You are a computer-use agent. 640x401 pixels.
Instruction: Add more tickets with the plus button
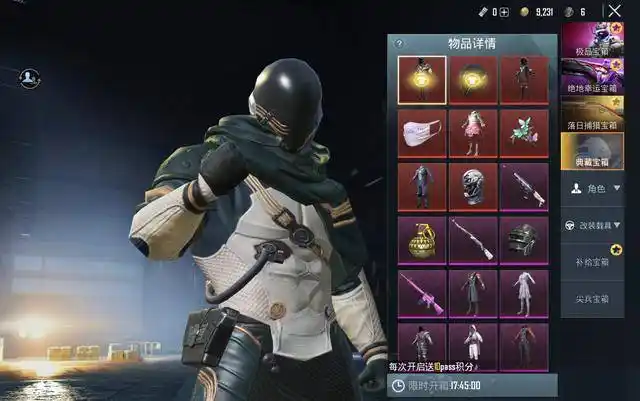(504, 12)
